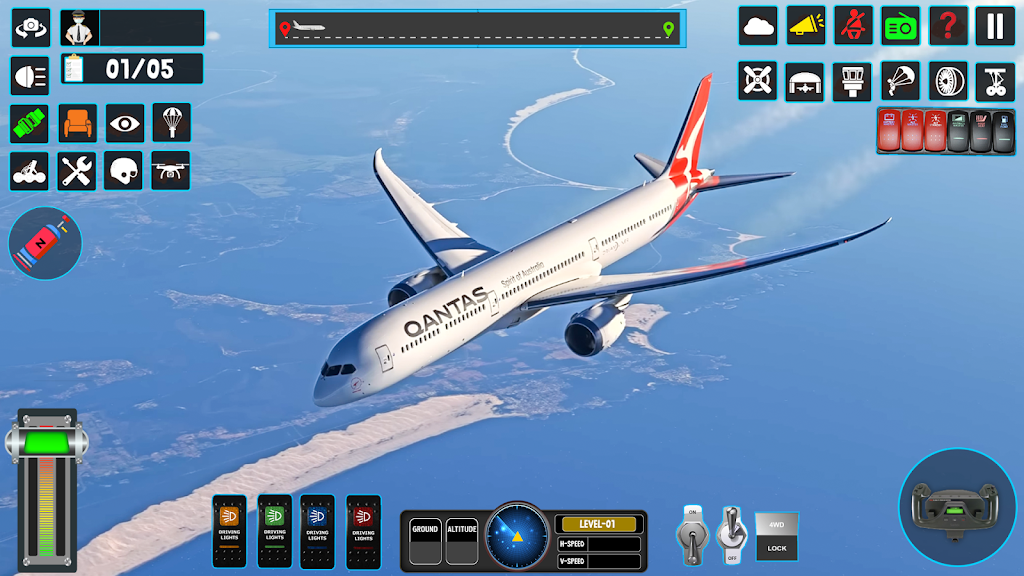Viewport: 1024px width, 576px height.
Task: Change weather with the cloud icon
Action: coord(758,26)
